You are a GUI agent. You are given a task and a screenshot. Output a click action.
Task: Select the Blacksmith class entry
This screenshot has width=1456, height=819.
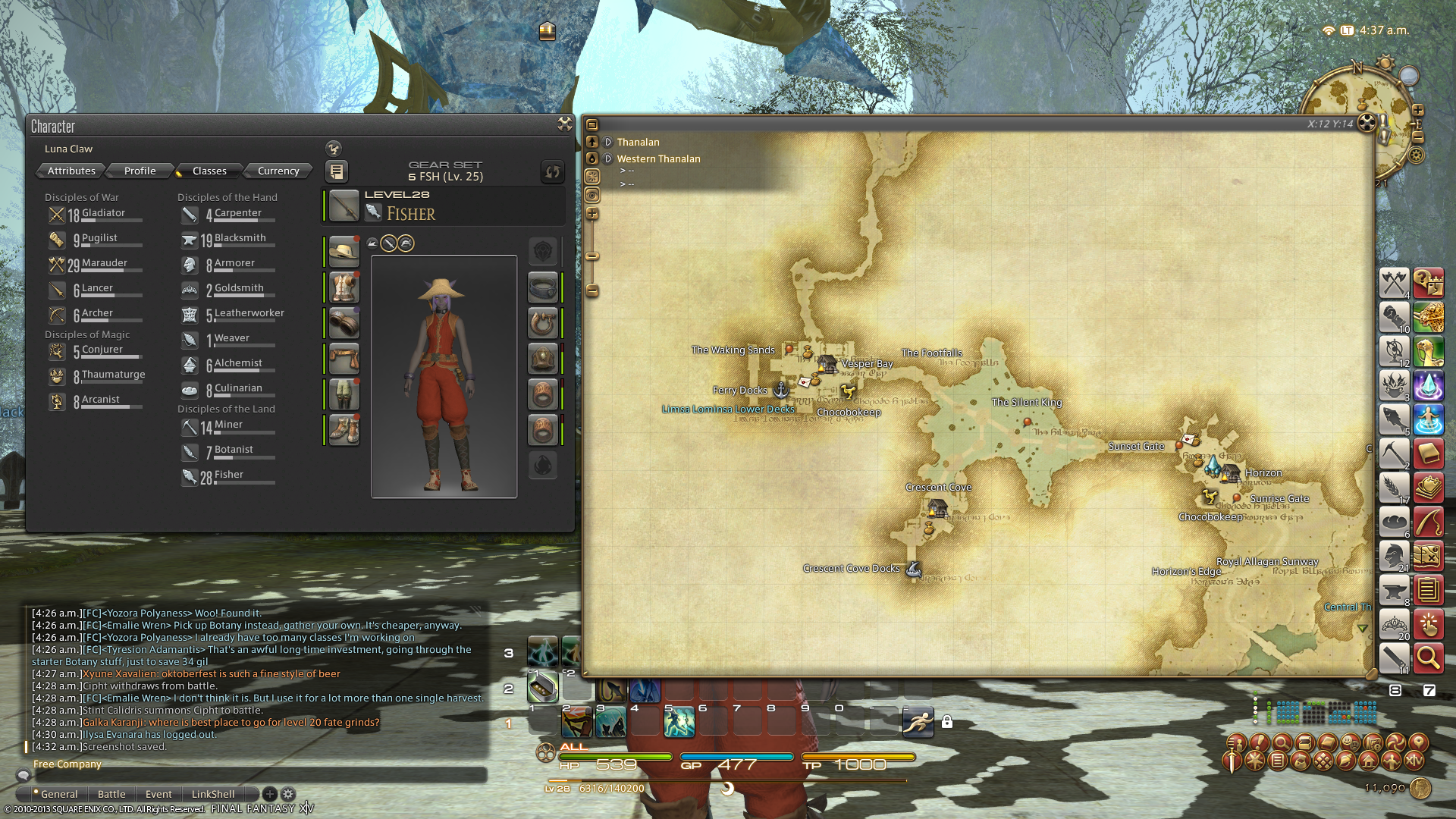(240, 239)
